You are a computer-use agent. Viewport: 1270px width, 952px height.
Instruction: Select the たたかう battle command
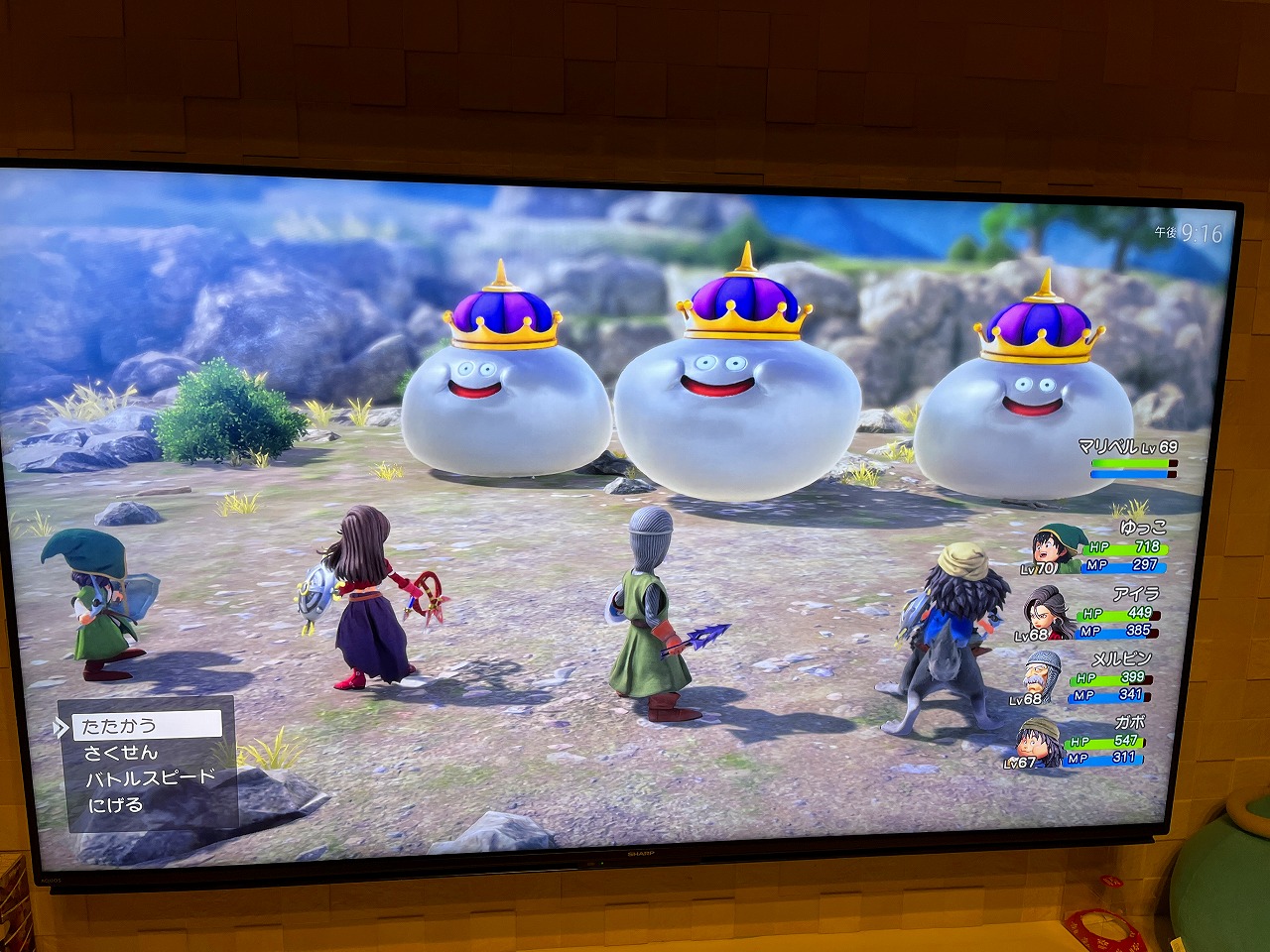pos(146,726)
